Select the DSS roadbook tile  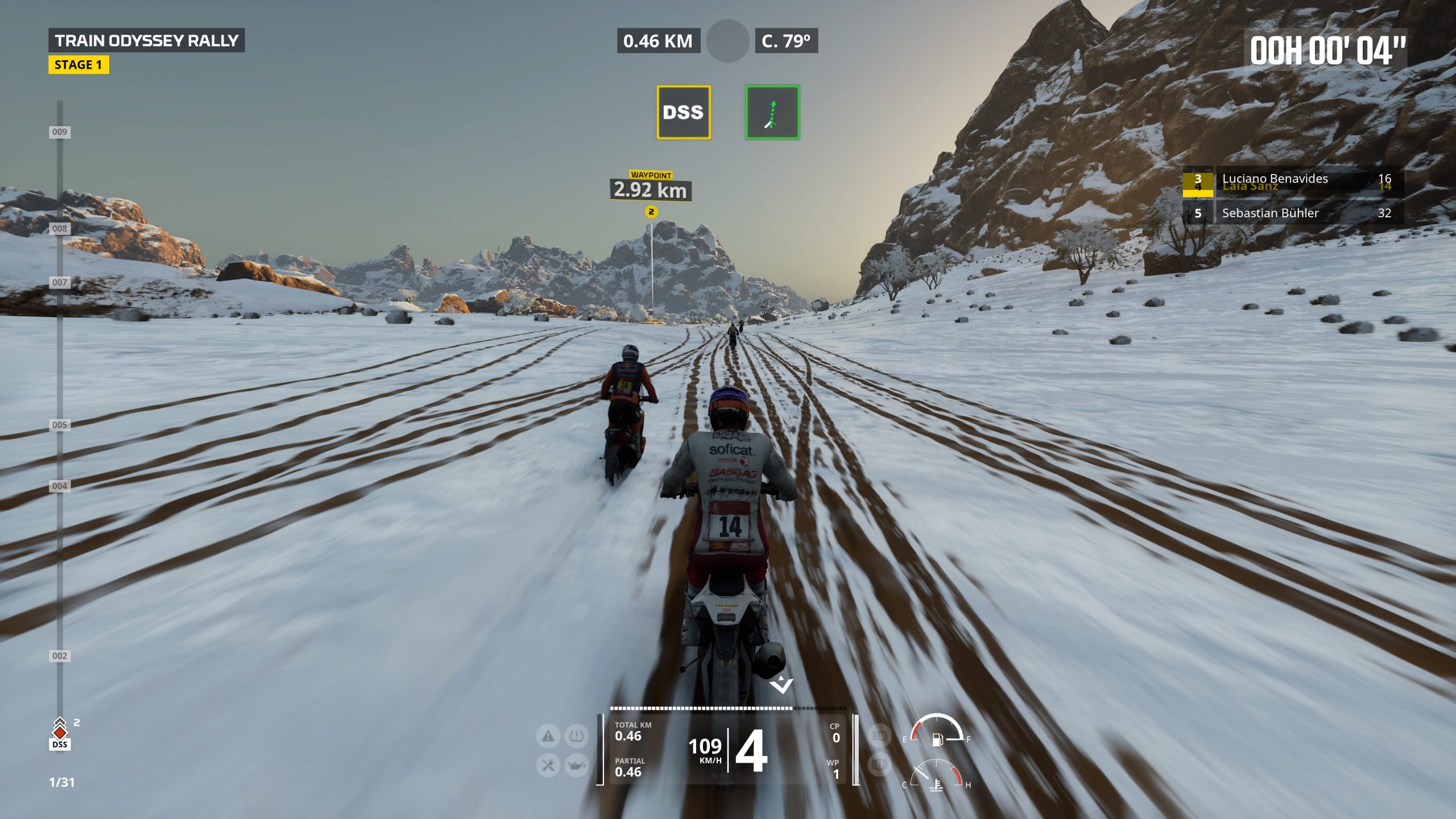point(683,112)
